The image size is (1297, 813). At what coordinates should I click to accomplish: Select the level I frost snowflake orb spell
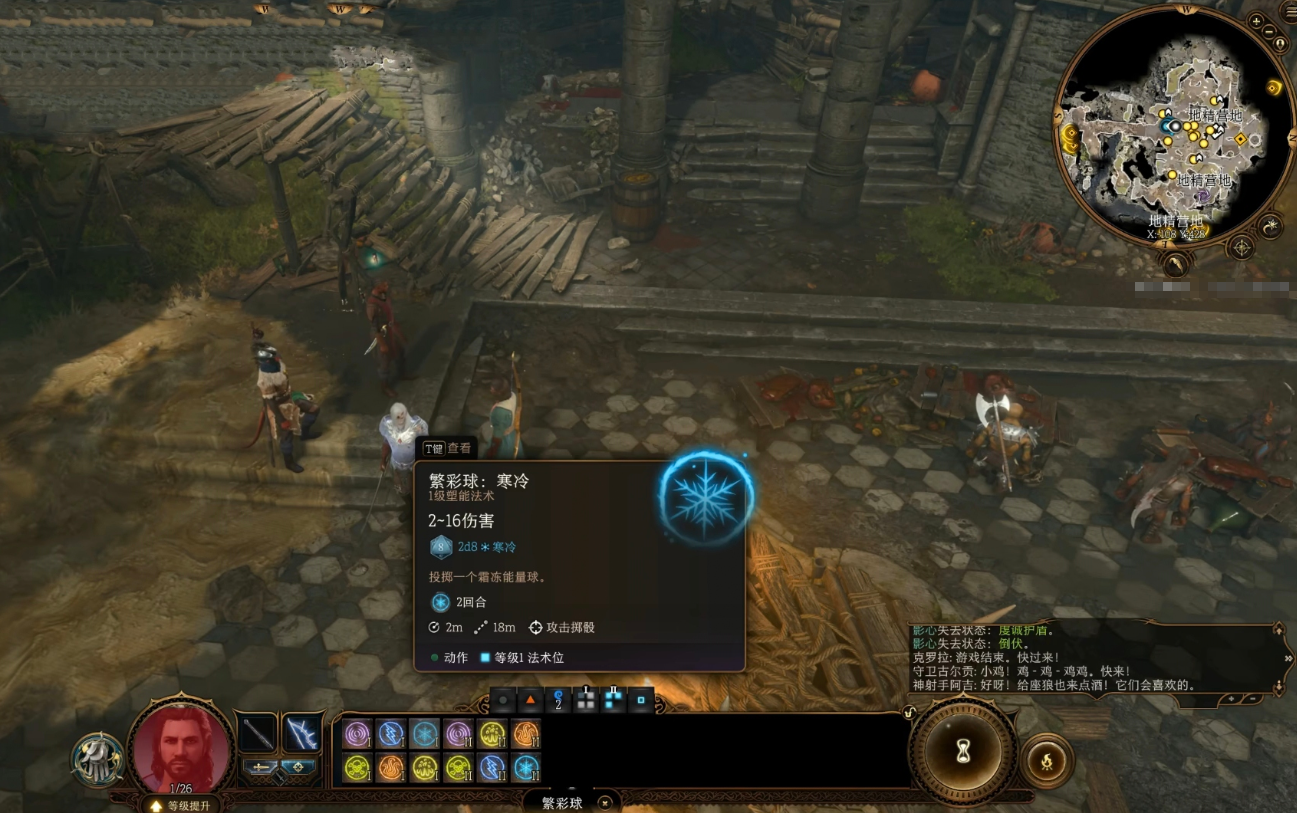coord(425,735)
